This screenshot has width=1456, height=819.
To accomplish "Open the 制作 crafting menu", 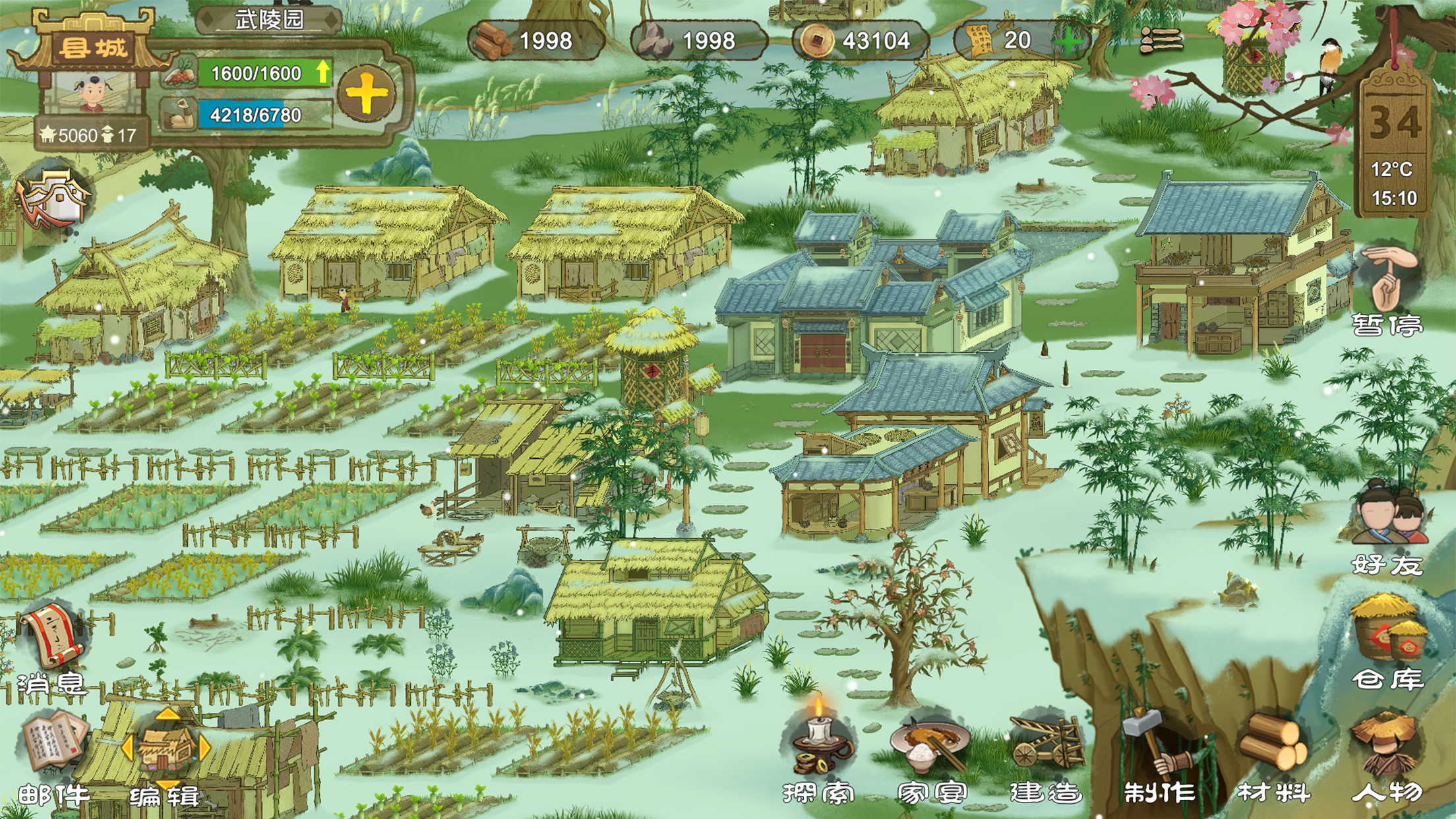I will click(x=1159, y=755).
